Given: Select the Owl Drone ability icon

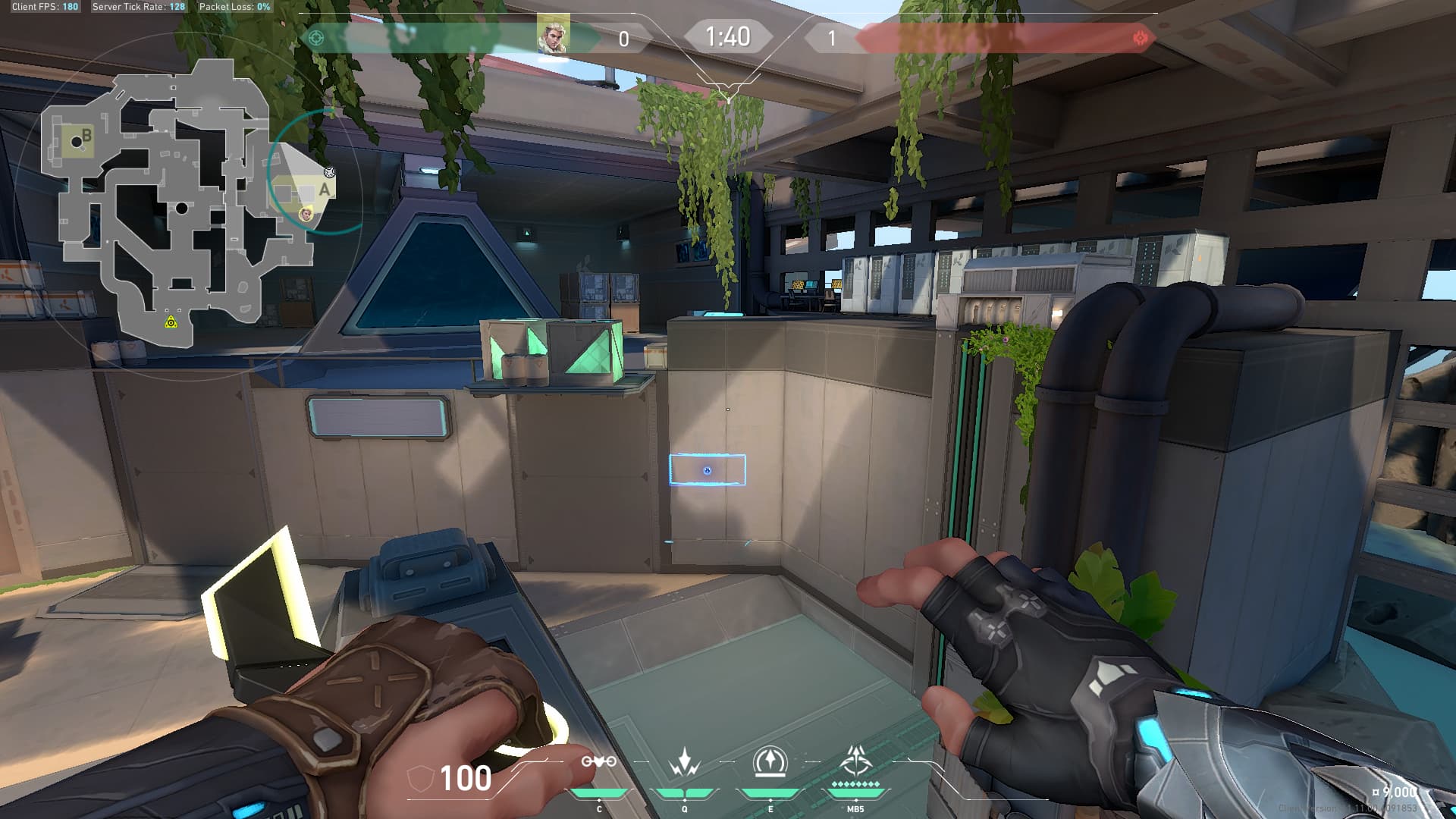Looking at the screenshot, I should (x=598, y=761).
